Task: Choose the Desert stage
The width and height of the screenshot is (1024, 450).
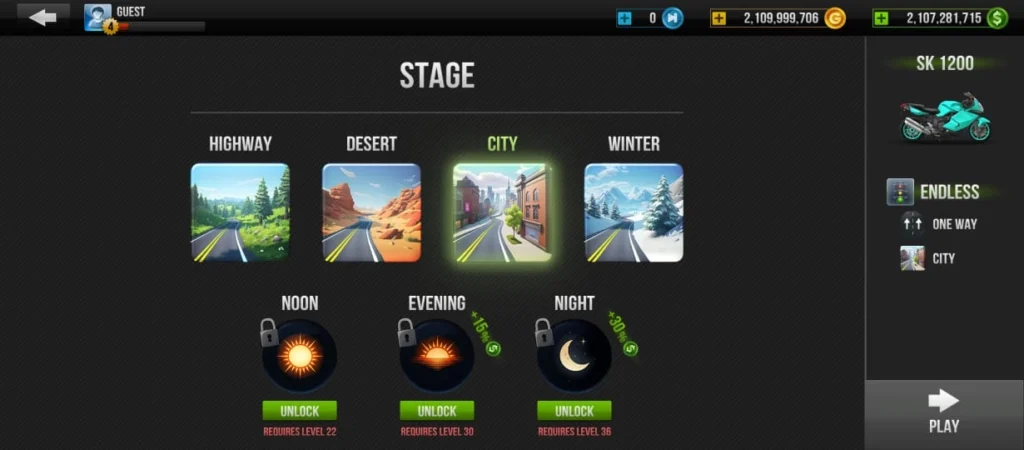Action: coord(371,212)
